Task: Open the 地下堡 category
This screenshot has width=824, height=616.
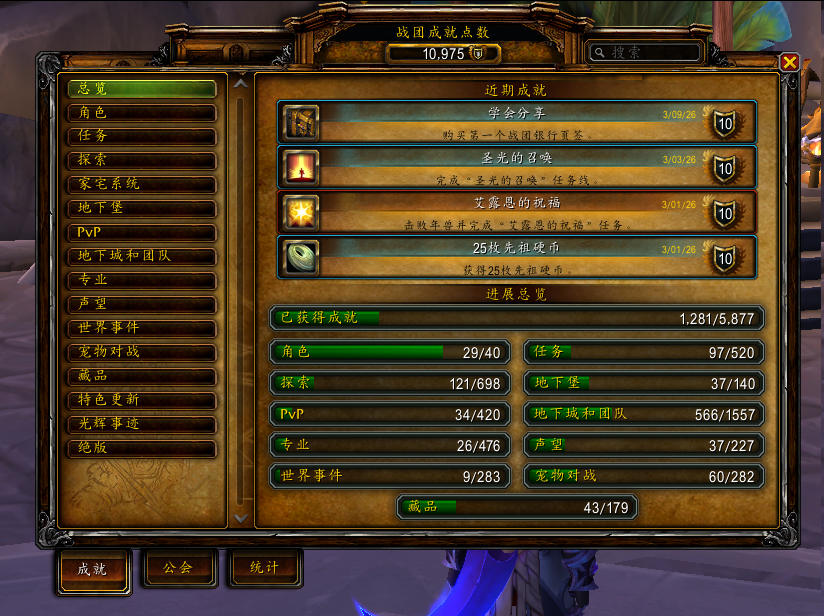Action: [141, 208]
